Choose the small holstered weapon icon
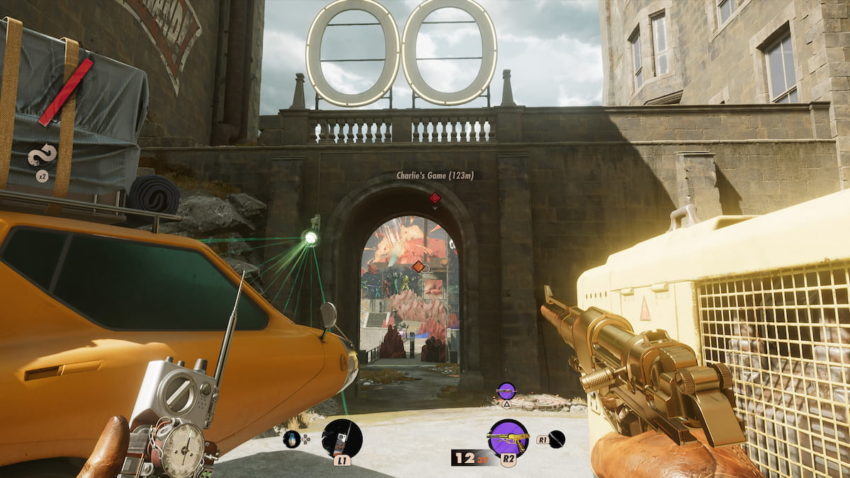 pyautogui.click(x=506, y=390)
